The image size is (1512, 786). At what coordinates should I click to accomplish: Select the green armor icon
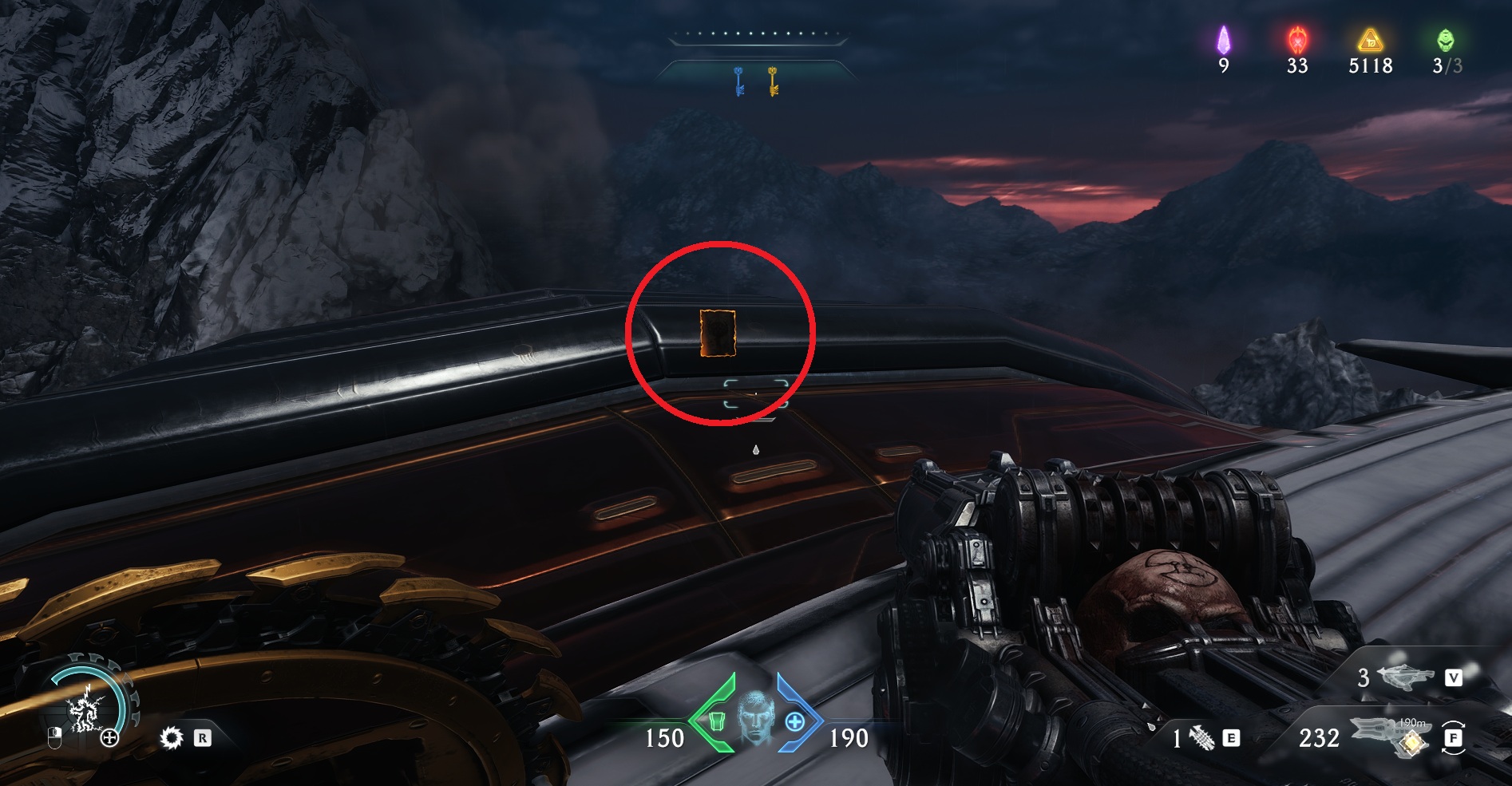715,722
